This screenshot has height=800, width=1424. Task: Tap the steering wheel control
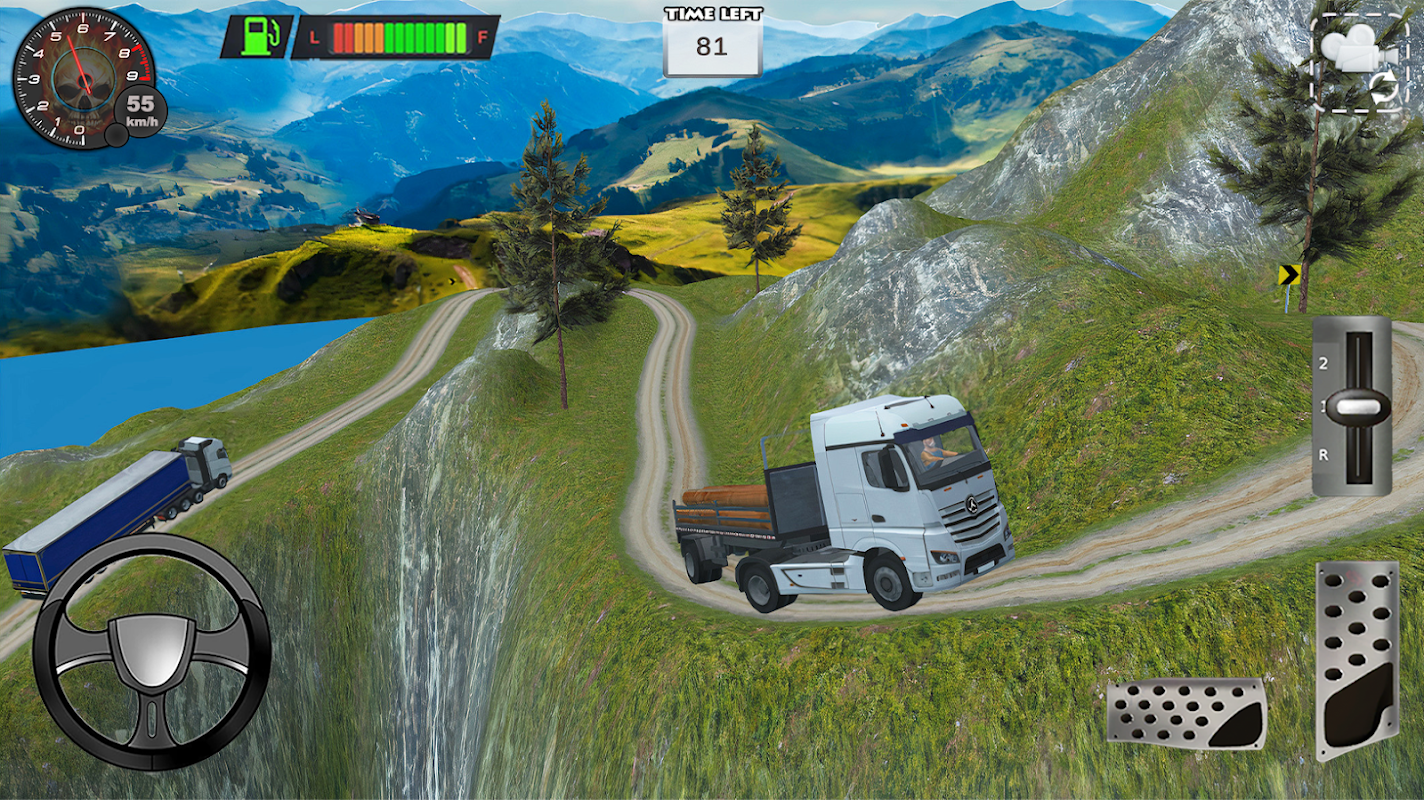152,652
